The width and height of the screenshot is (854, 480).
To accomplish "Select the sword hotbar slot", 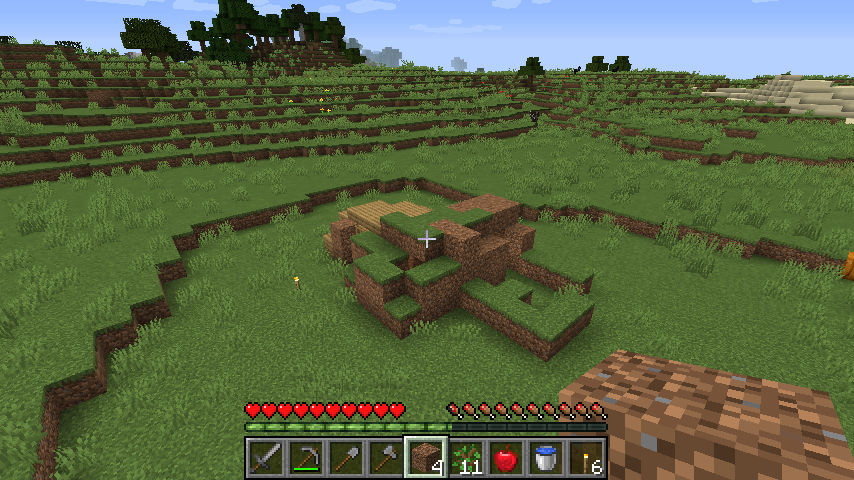I will [x=266, y=458].
